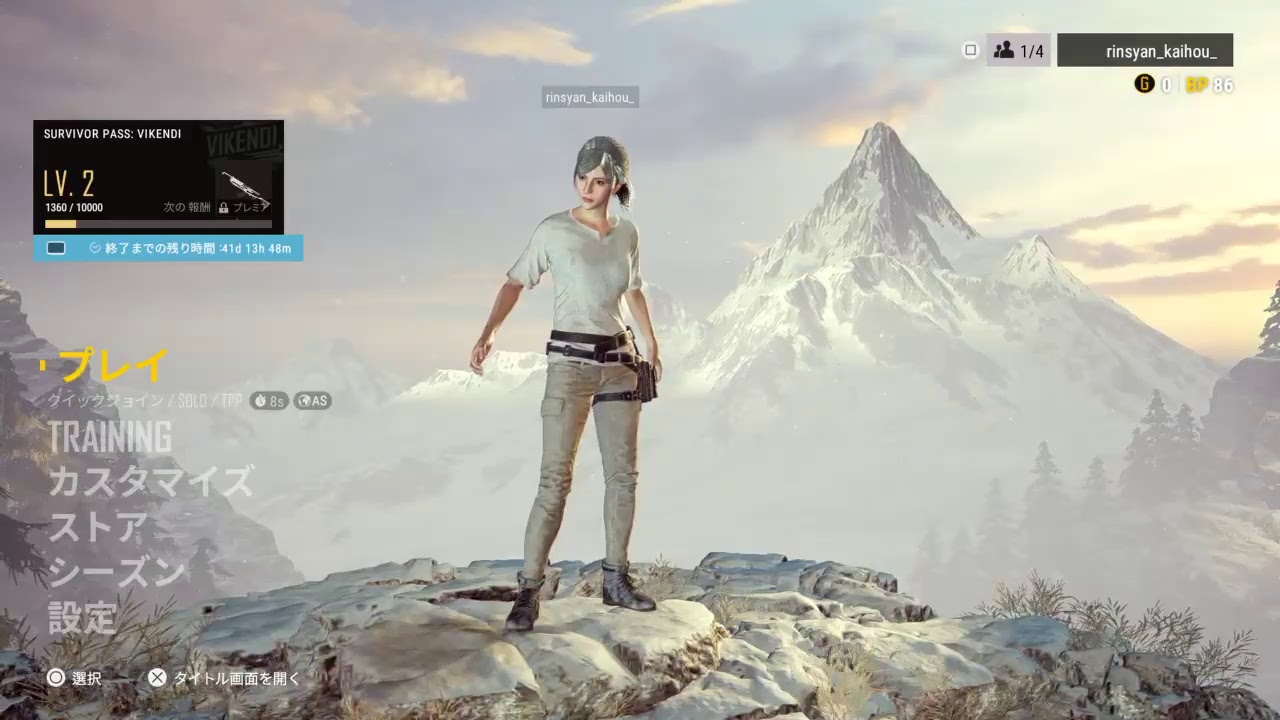The width and height of the screenshot is (1280, 720).
Task: Toggle the square indicator beside the party count
Action: 969,49
